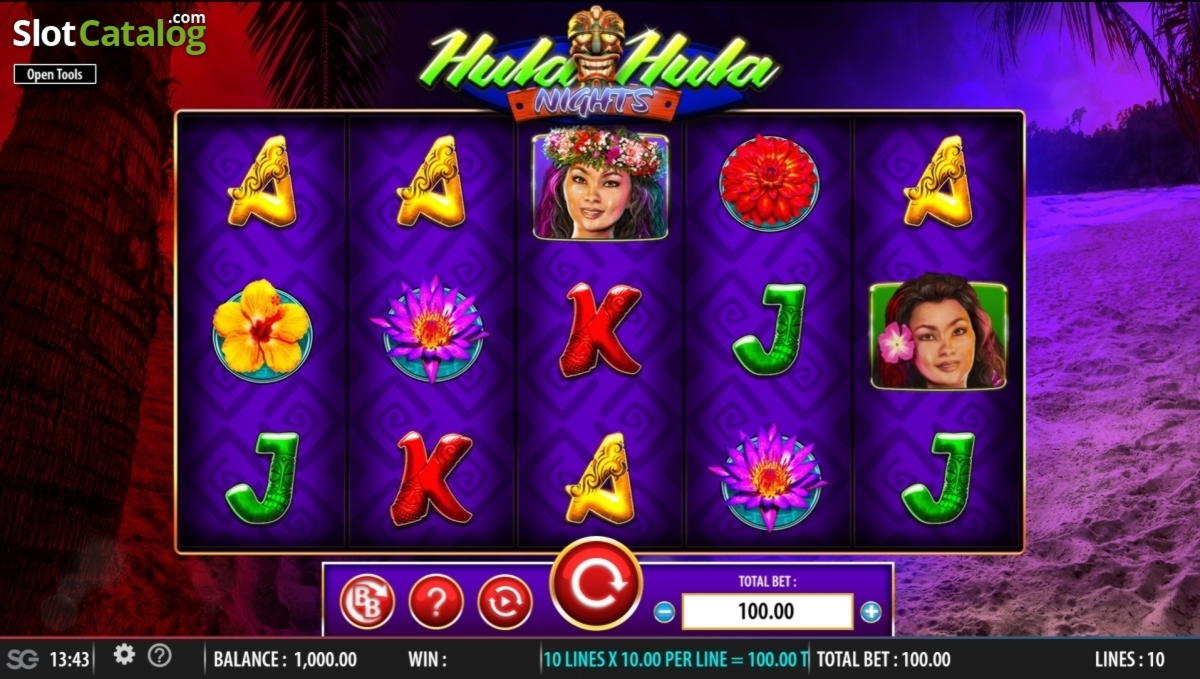Open the BB bonus bet button
Image resolution: width=1200 pixels, height=679 pixels.
(368, 601)
